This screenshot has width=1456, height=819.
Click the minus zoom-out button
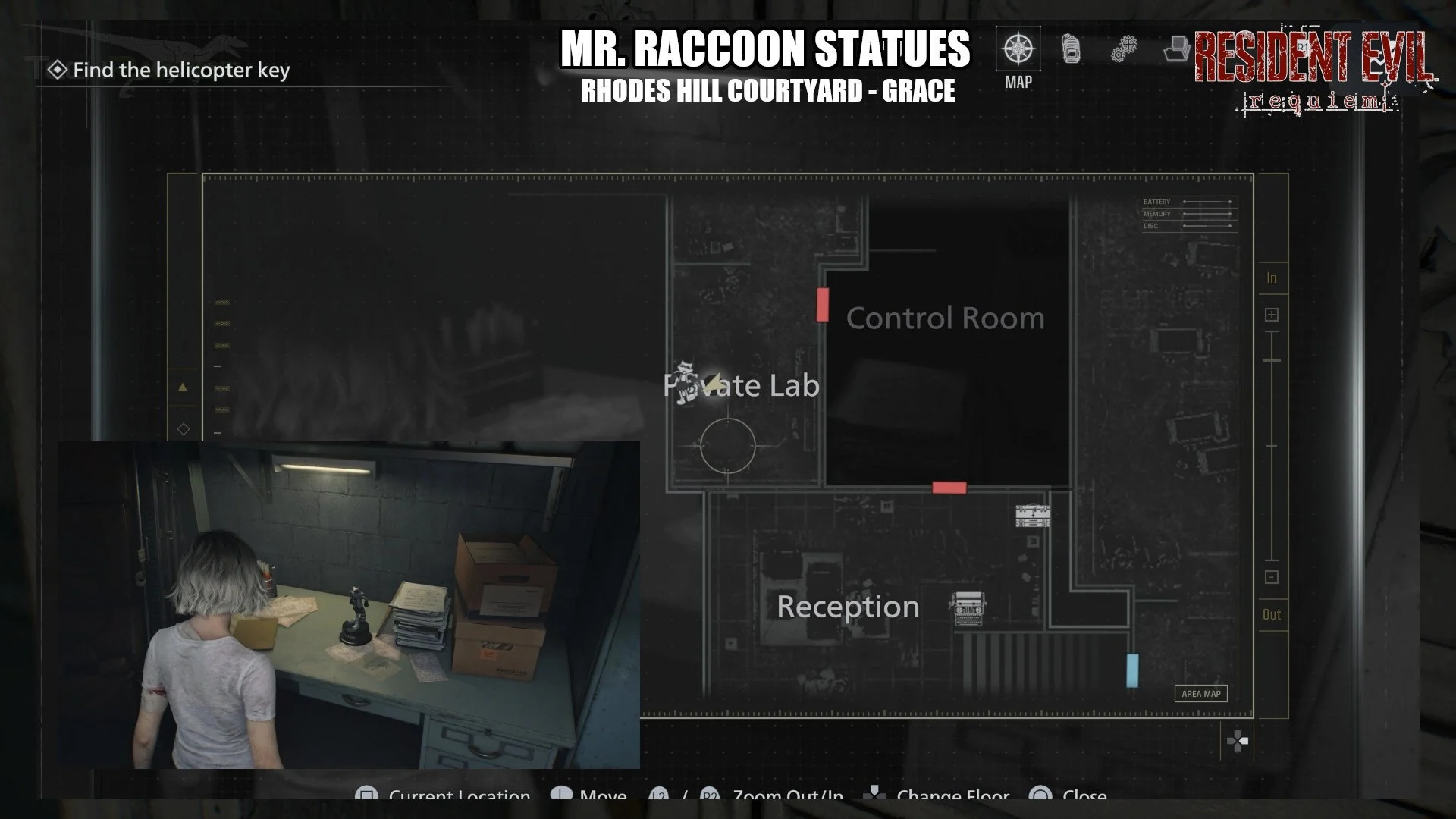[x=1272, y=577]
